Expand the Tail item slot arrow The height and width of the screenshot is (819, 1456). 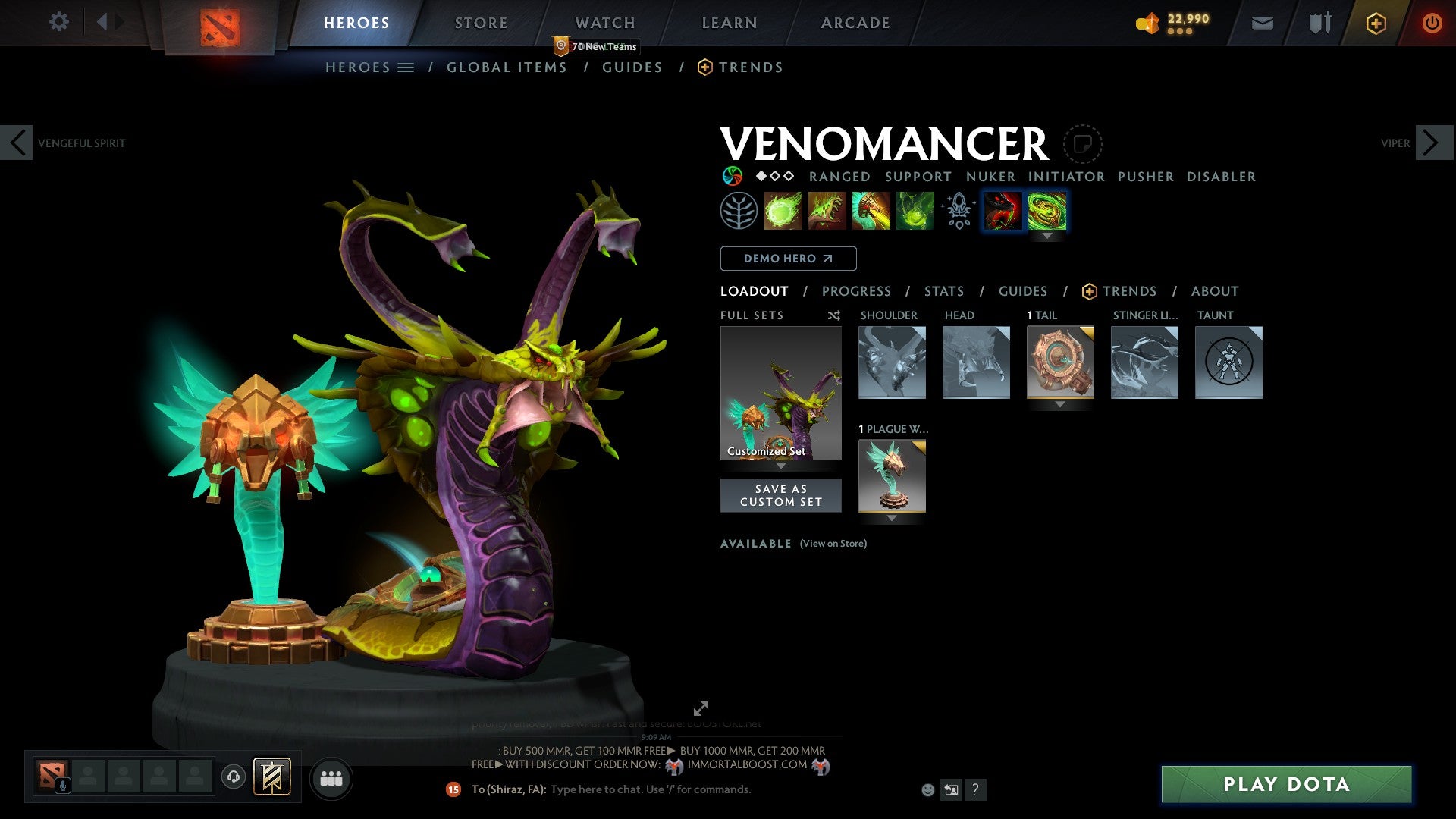tap(1059, 404)
